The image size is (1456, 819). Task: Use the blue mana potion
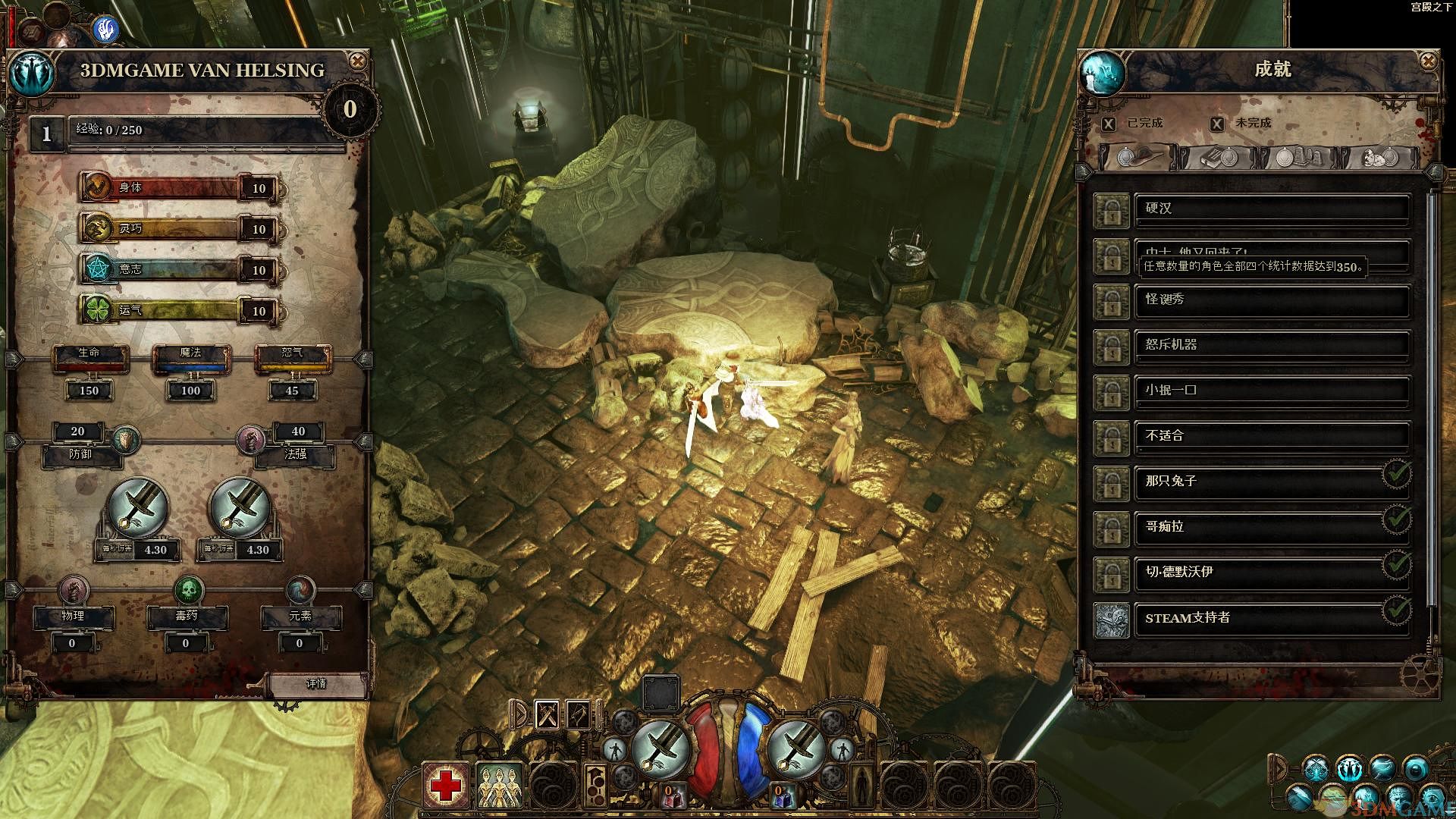tap(781, 796)
